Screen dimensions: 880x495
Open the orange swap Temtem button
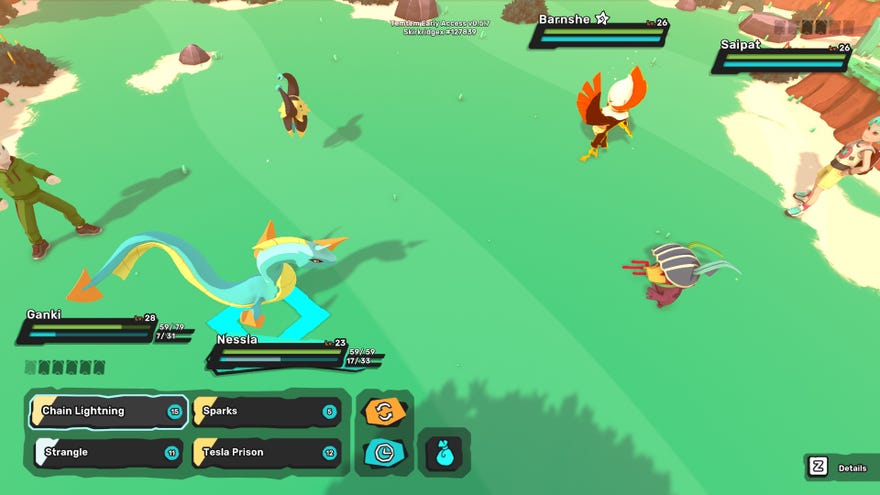point(384,411)
